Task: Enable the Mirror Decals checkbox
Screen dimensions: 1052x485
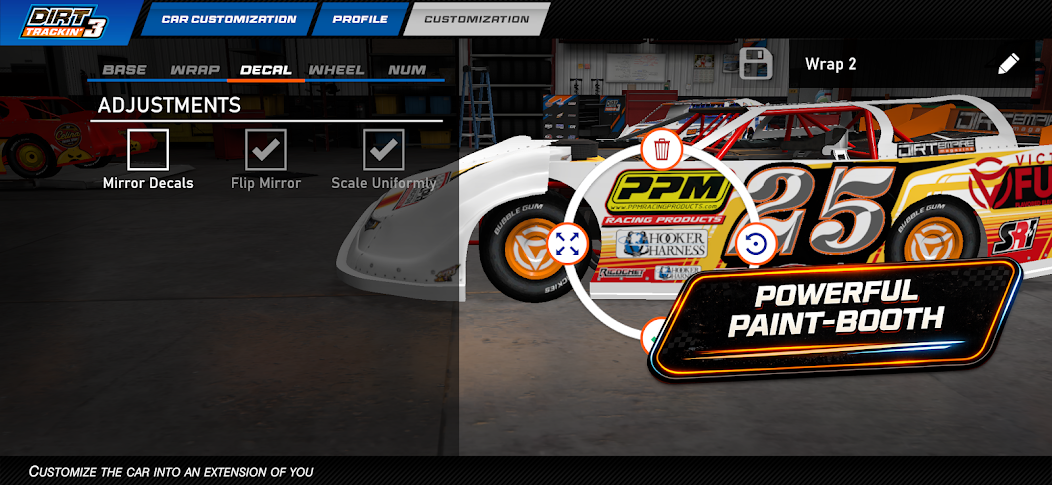Action: click(x=148, y=150)
